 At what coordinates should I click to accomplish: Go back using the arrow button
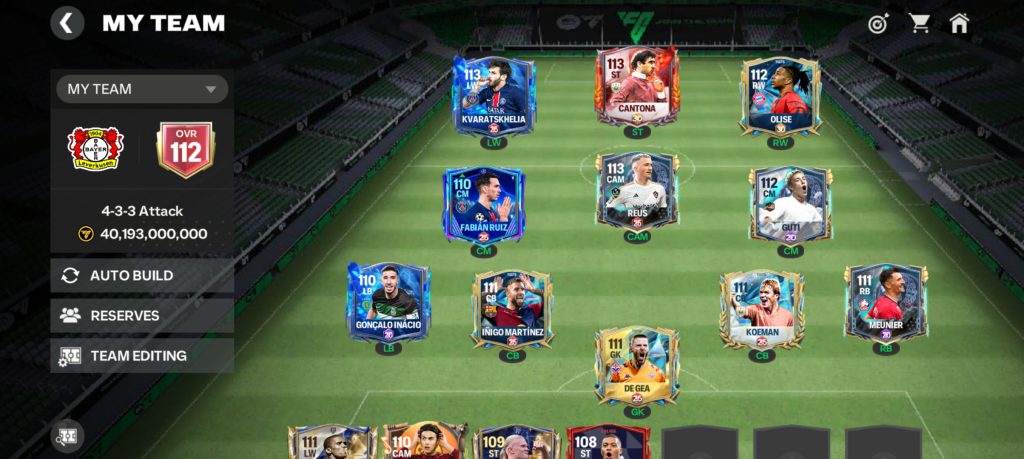click(x=67, y=23)
